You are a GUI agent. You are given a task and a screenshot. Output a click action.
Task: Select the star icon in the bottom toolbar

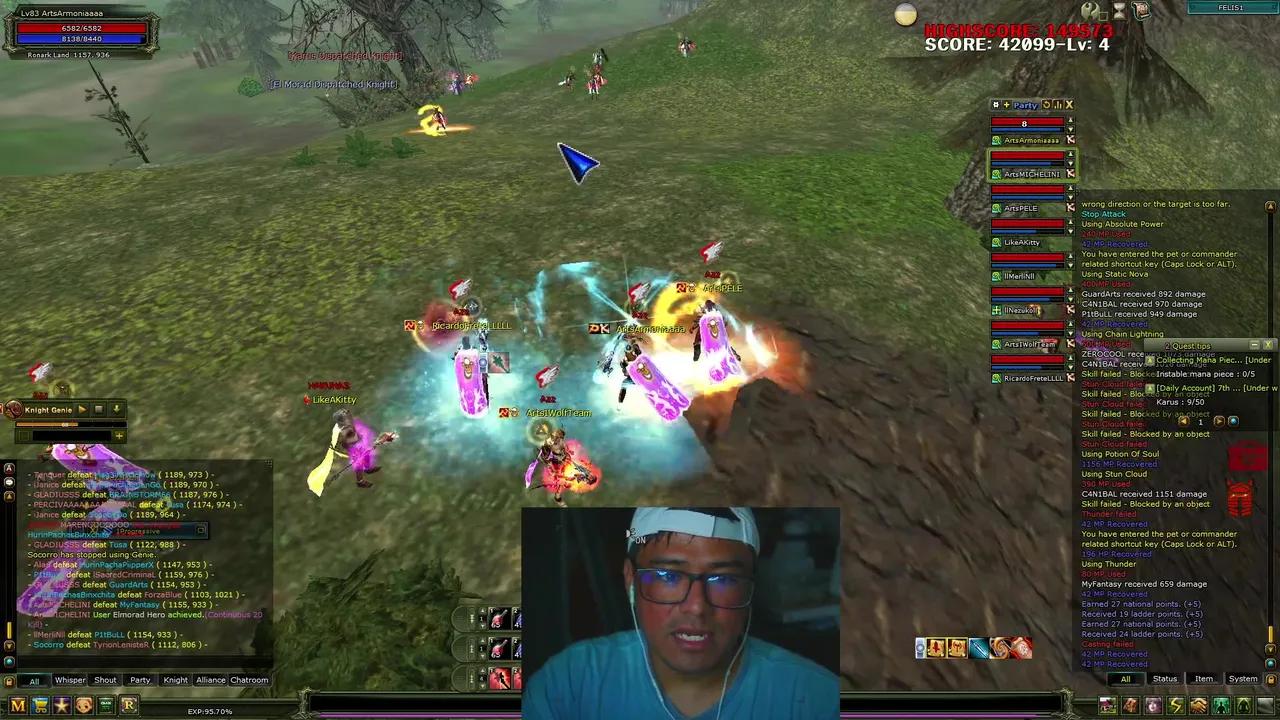coord(62,705)
